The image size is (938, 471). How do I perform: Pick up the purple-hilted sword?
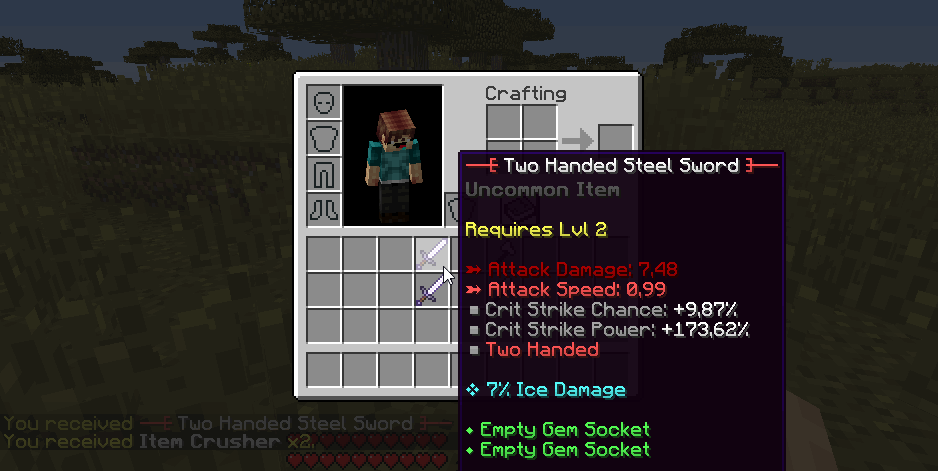coord(432,290)
